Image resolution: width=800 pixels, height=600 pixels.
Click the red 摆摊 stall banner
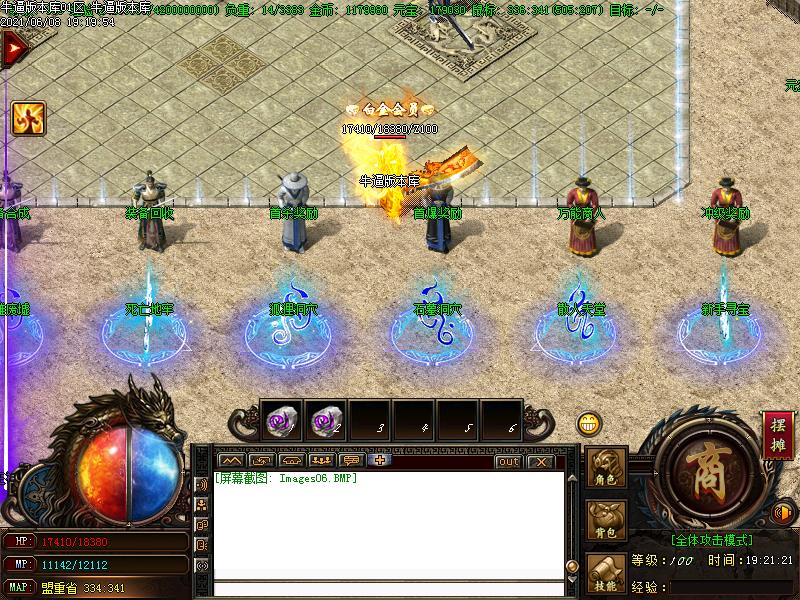click(778, 436)
